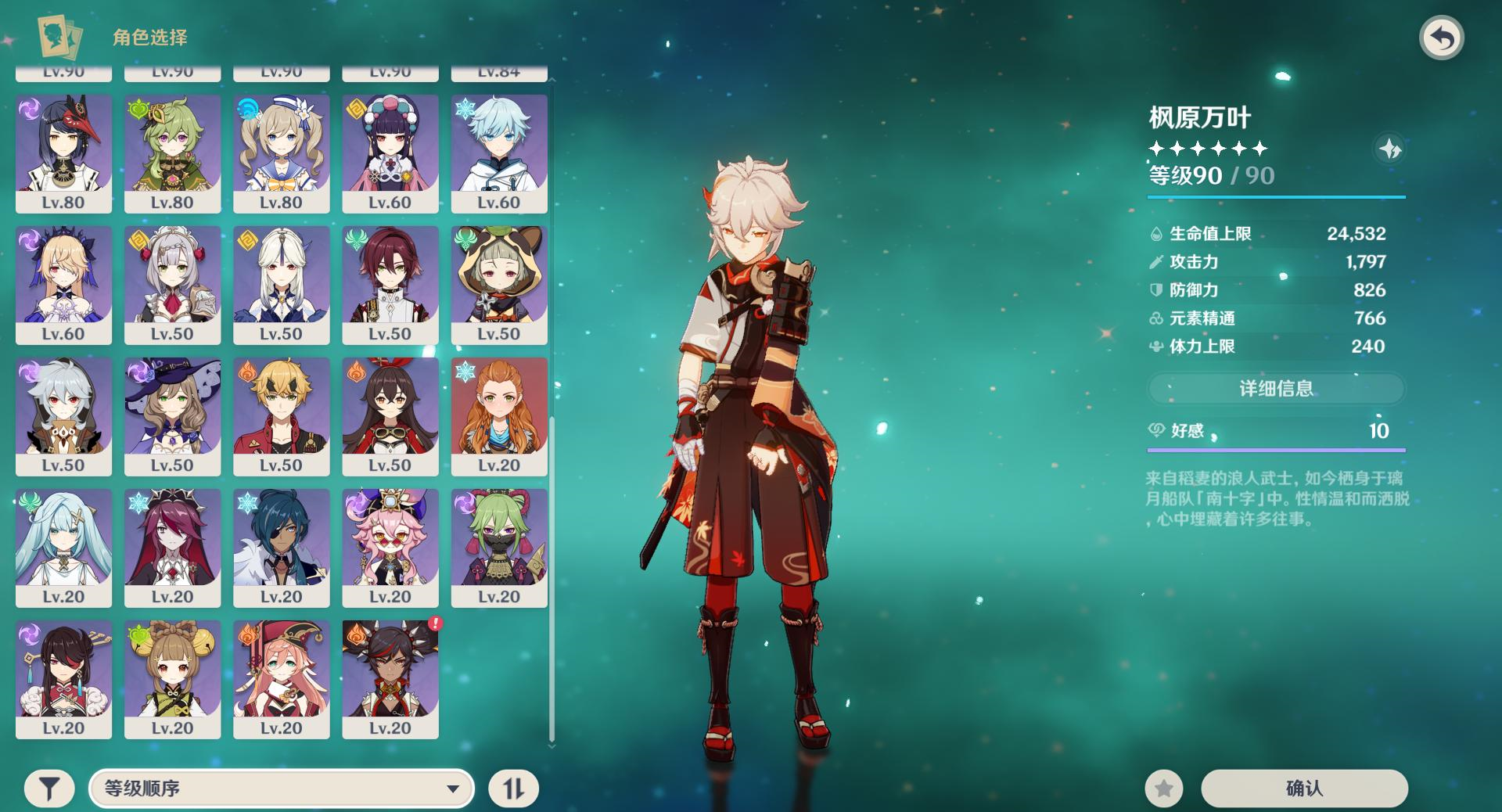Open the 等级顺序 sort dropdown

[282, 788]
